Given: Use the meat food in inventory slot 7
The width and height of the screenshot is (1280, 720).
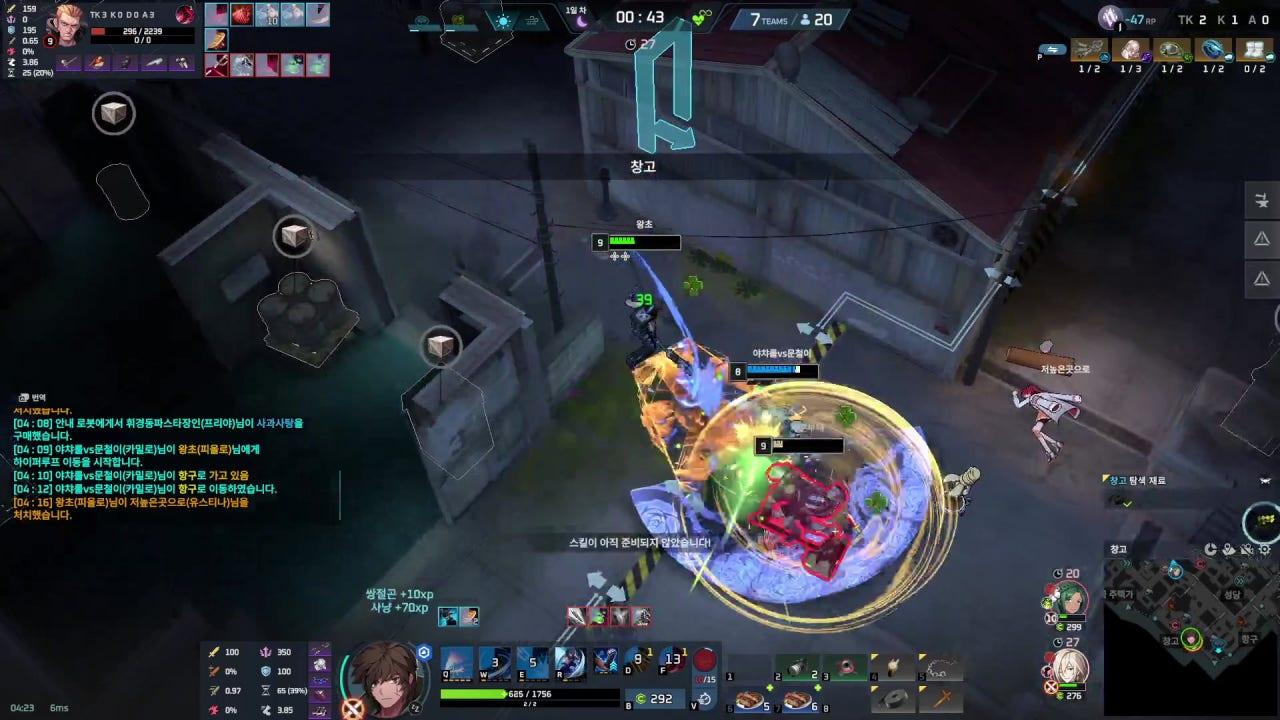Looking at the screenshot, I should (796, 700).
